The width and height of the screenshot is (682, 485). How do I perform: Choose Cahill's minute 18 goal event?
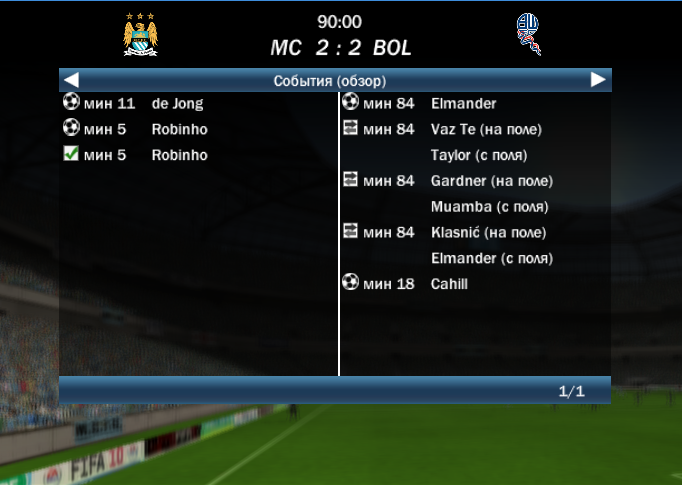tap(449, 284)
